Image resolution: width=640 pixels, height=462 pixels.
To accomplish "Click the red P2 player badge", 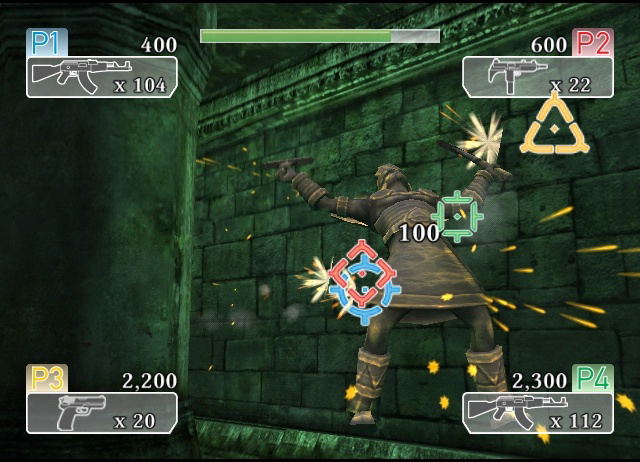I will click(592, 43).
